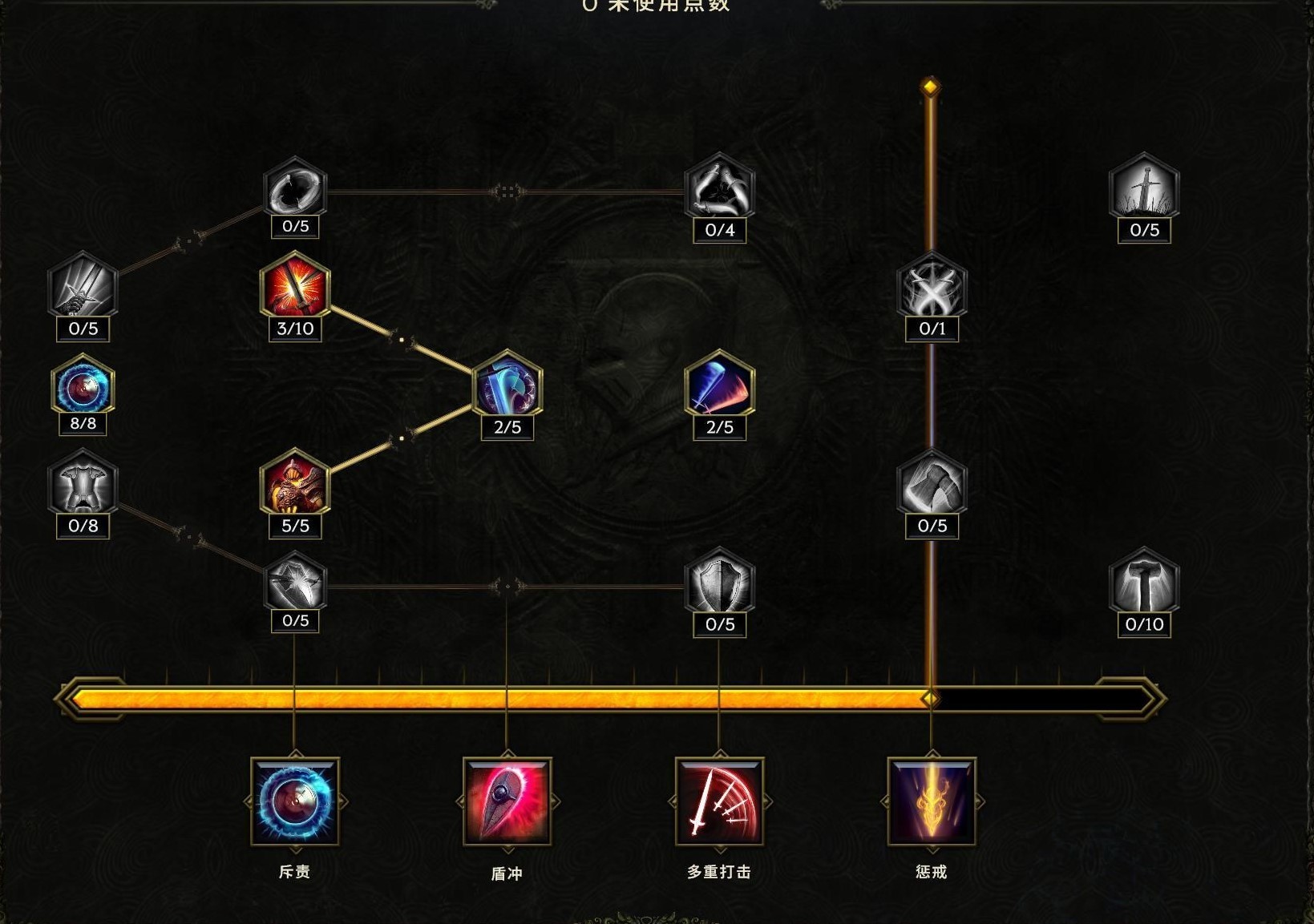This screenshot has width=1314, height=924.
Task: Click the 3/10 red explosion passive node
Action: pos(294,295)
